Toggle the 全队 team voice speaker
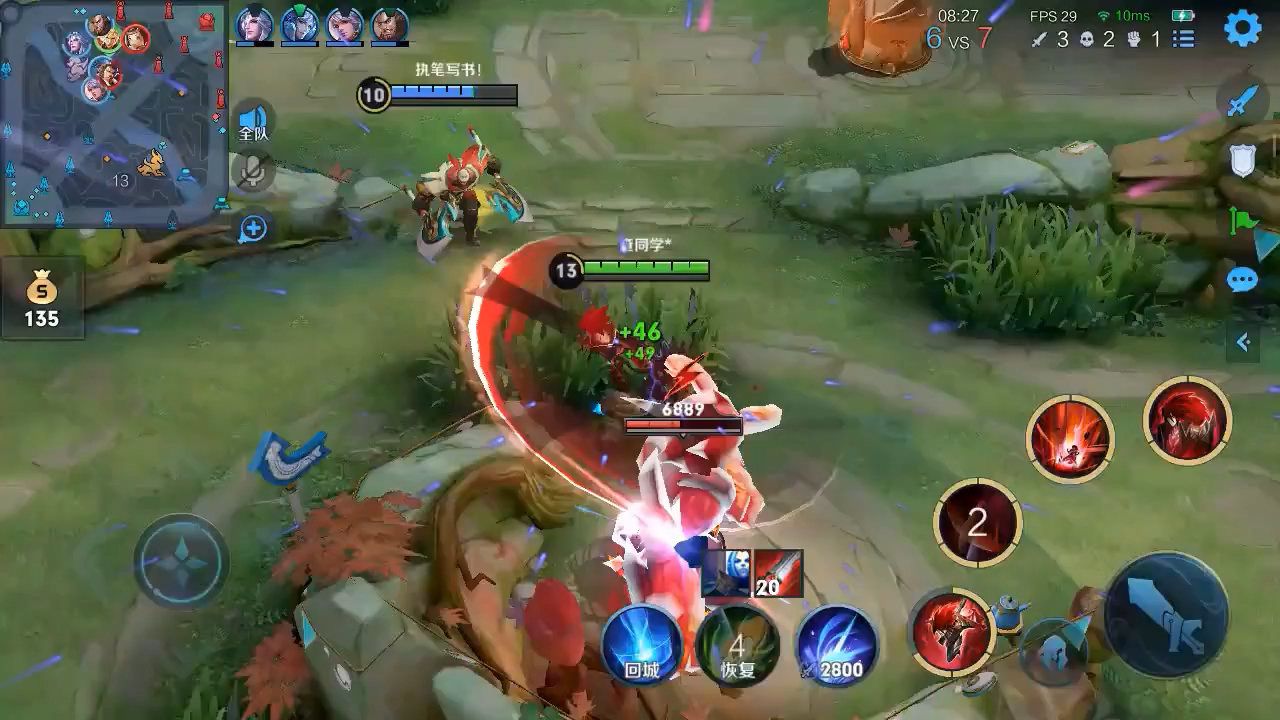This screenshot has height=720, width=1280. click(254, 121)
